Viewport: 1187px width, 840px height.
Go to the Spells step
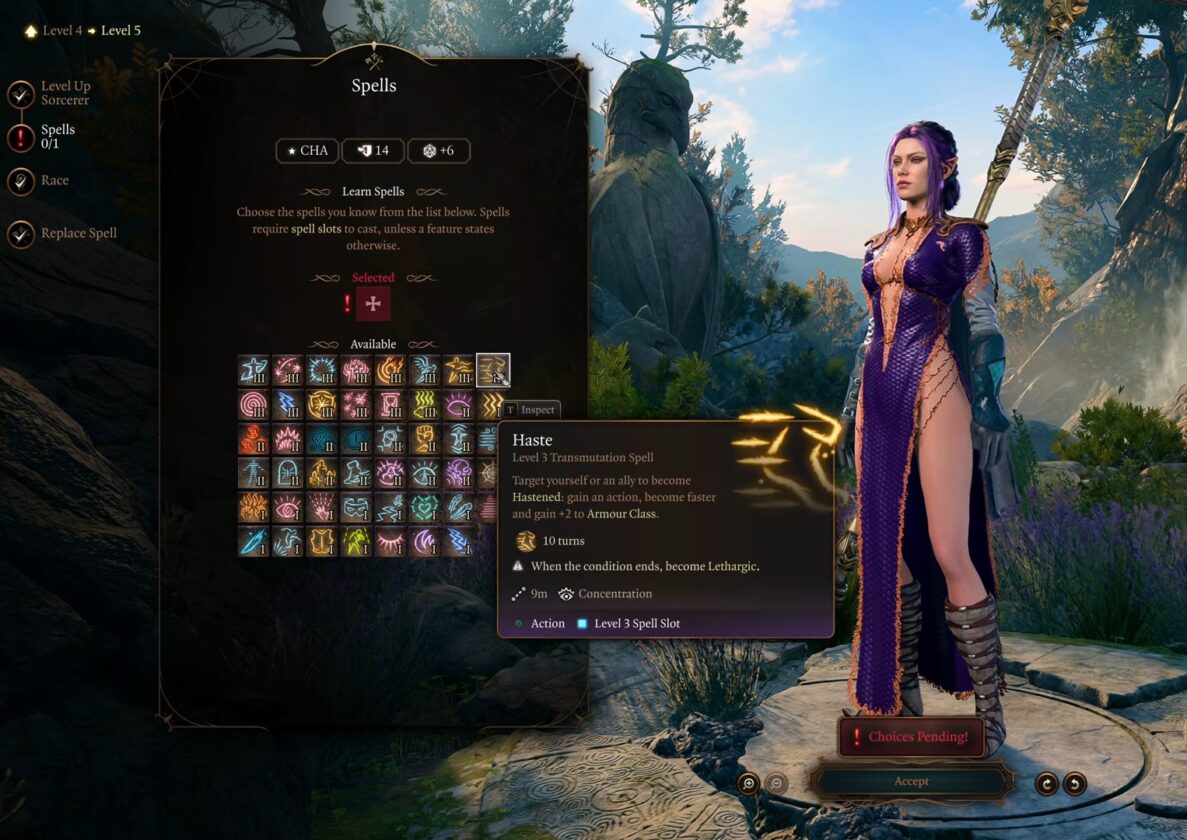pyautogui.click(x=57, y=136)
